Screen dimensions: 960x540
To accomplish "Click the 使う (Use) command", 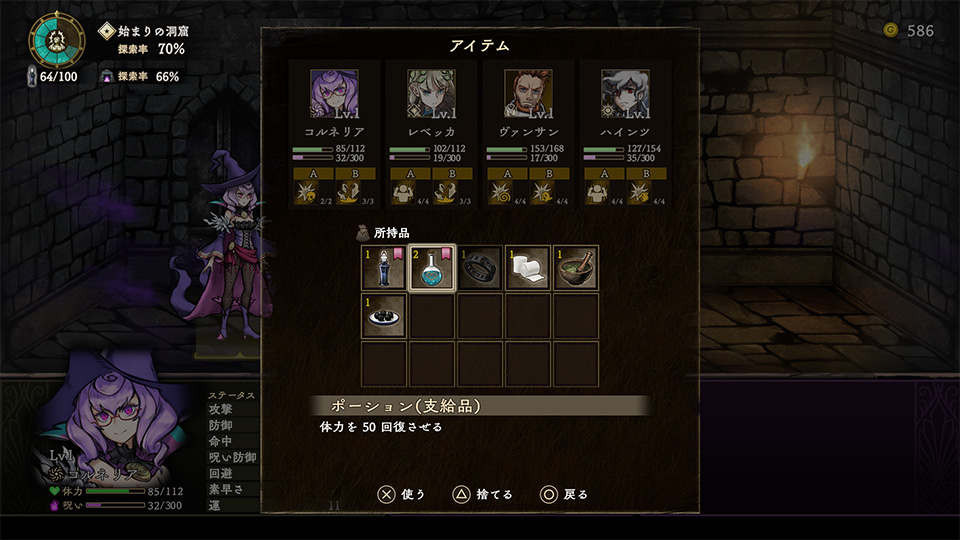I will pyautogui.click(x=401, y=494).
